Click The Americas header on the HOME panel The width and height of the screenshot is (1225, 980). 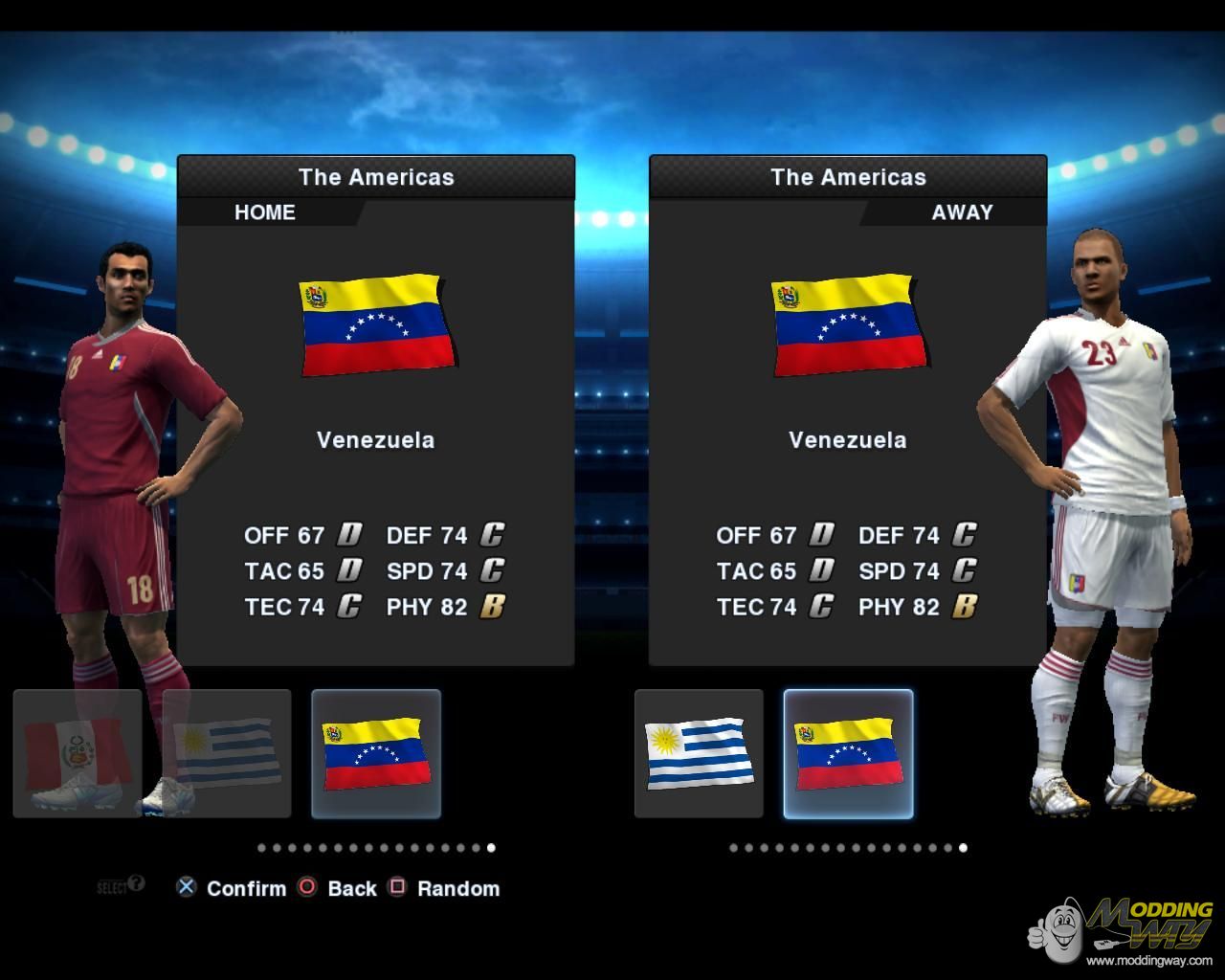376,177
